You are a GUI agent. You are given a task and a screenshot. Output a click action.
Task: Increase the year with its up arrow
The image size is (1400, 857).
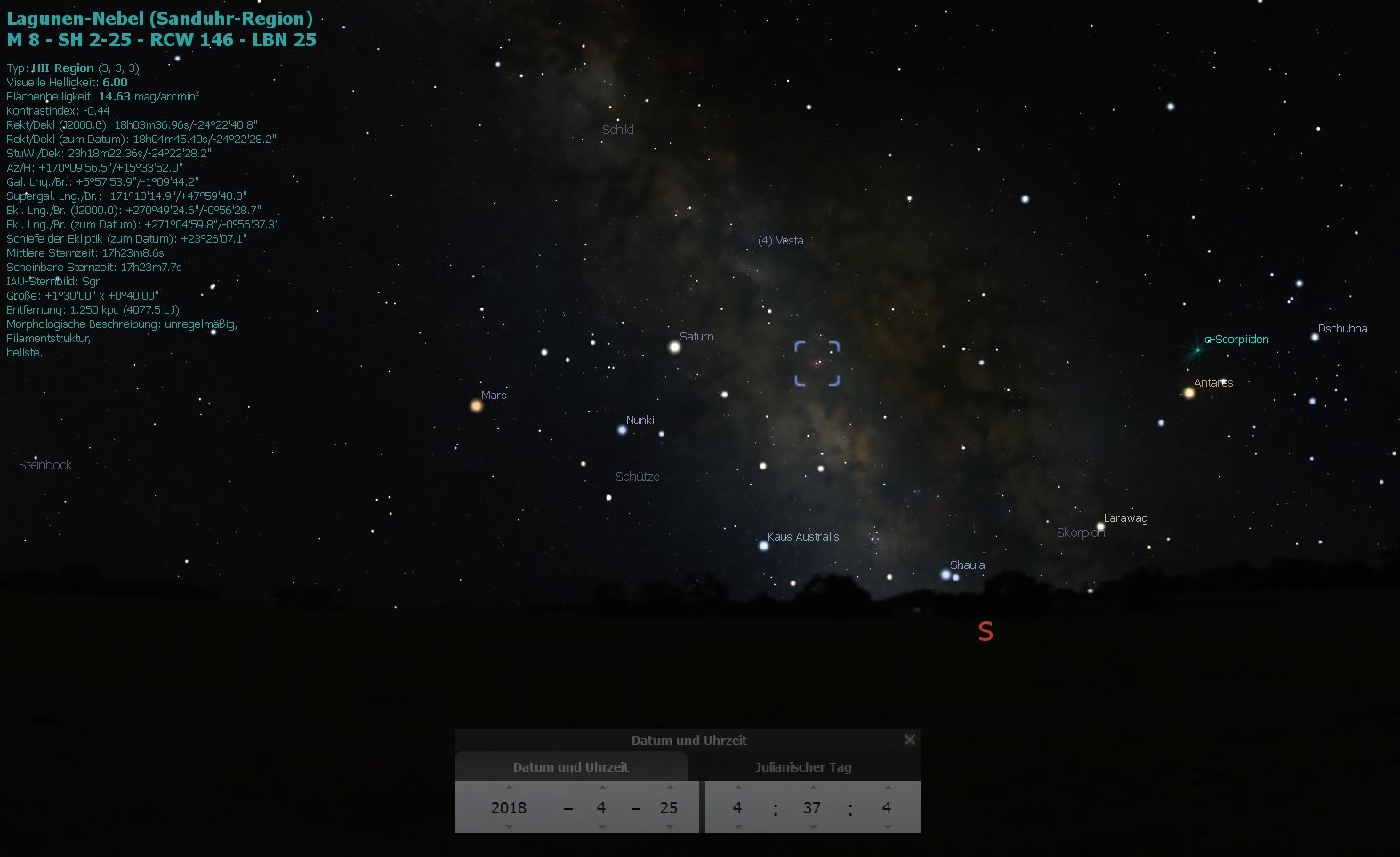[509, 788]
